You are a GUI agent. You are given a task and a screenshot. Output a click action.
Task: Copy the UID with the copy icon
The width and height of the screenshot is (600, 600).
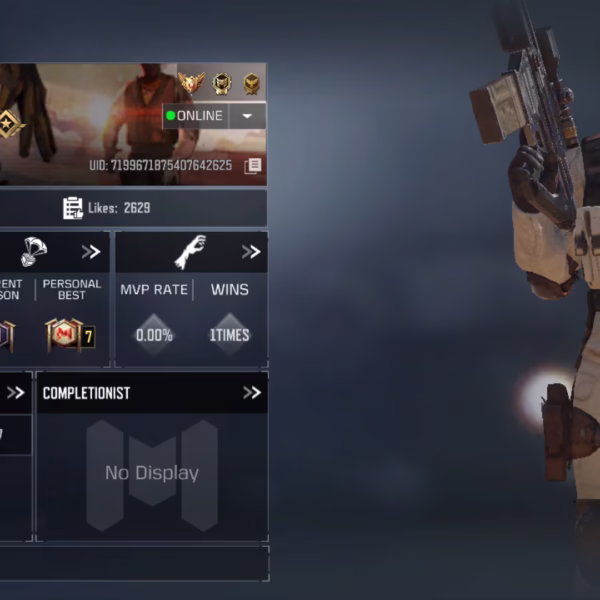coord(253,165)
